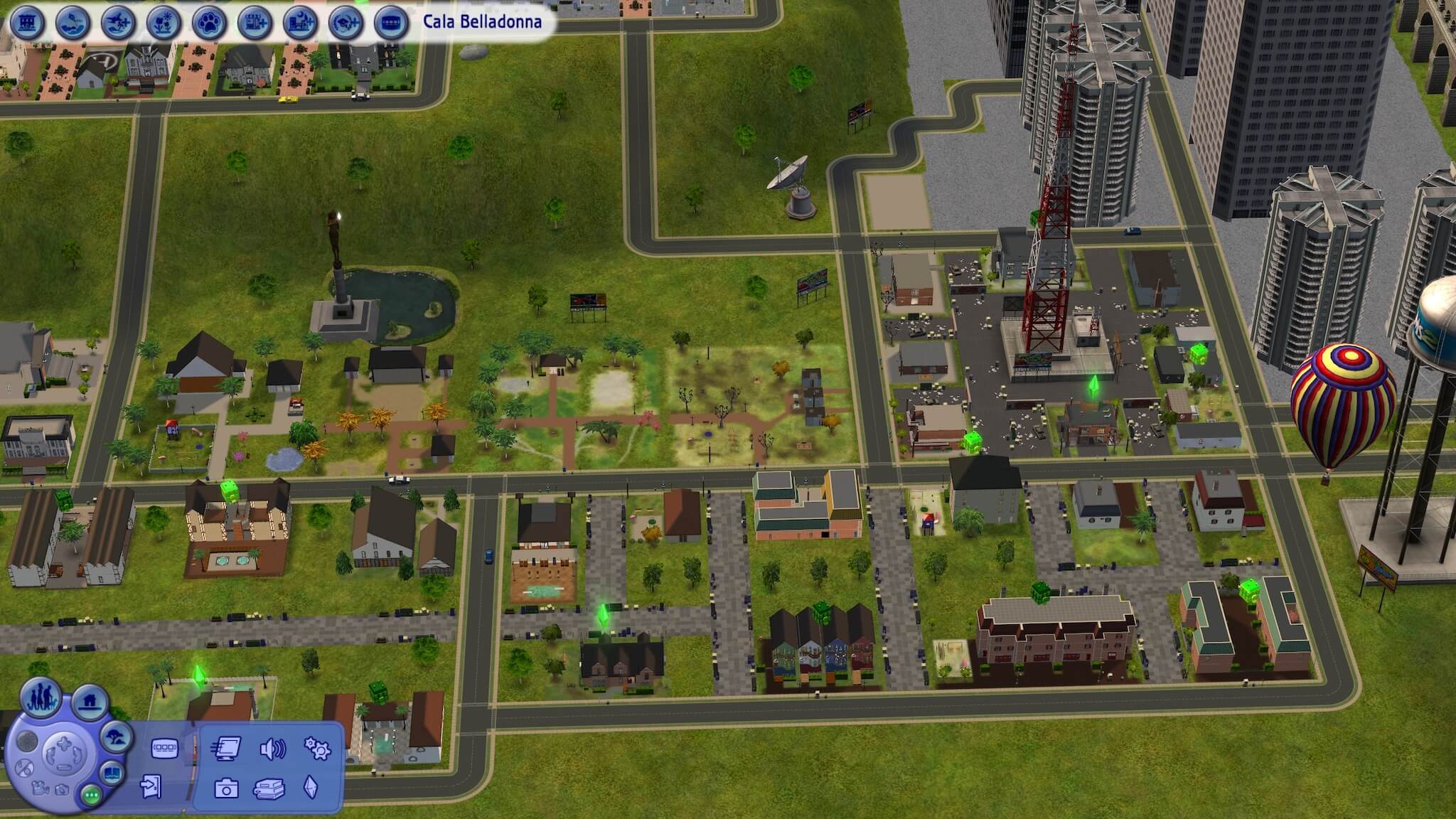
Task: Select the shopping district icon with plus sign
Action: tap(256, 23)
